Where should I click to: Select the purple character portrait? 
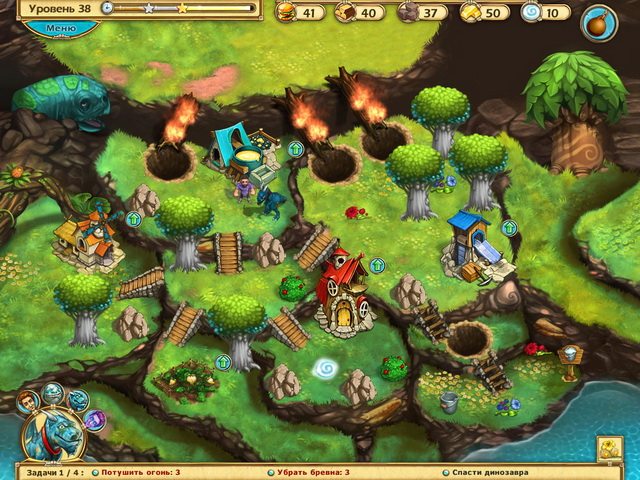point(96,419)
